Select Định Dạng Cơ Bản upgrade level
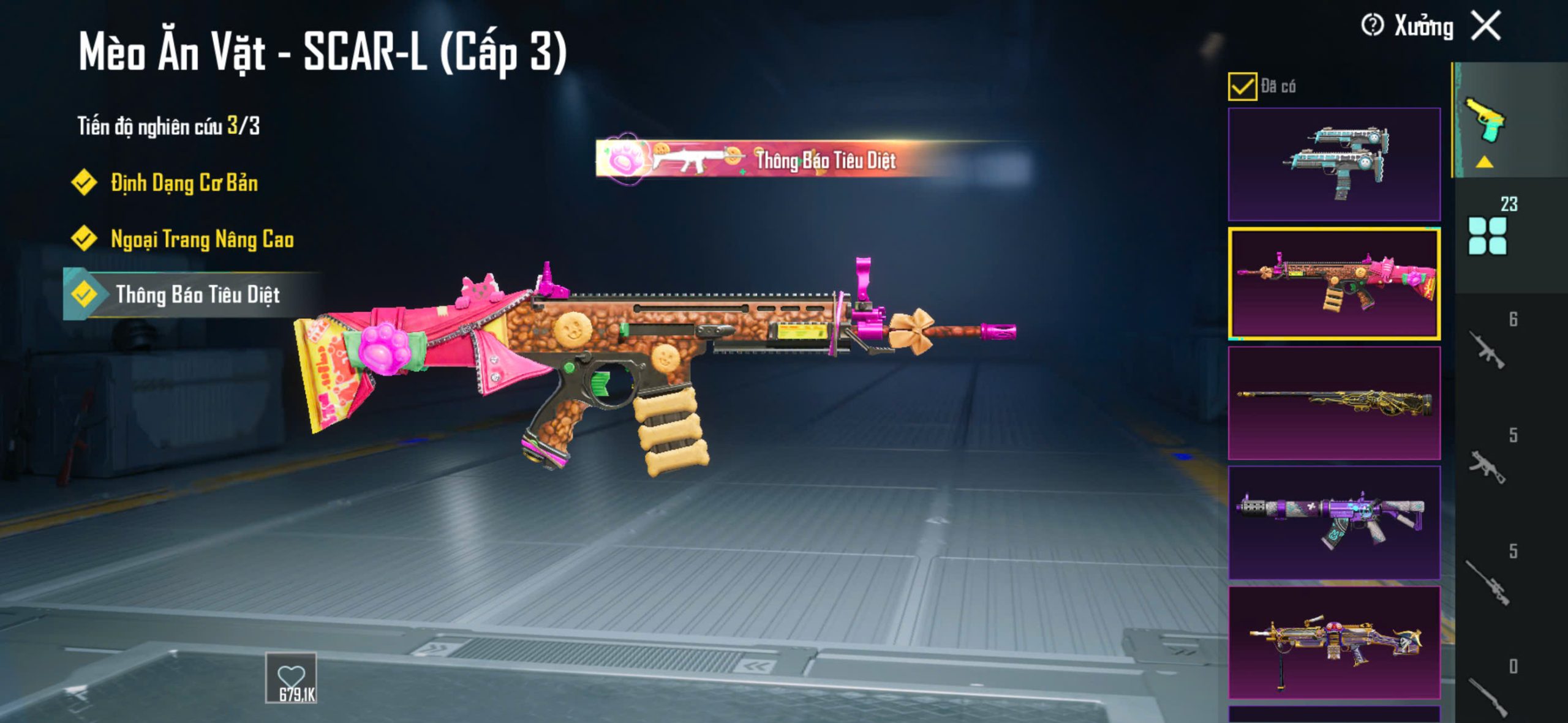 pos(184,183)
